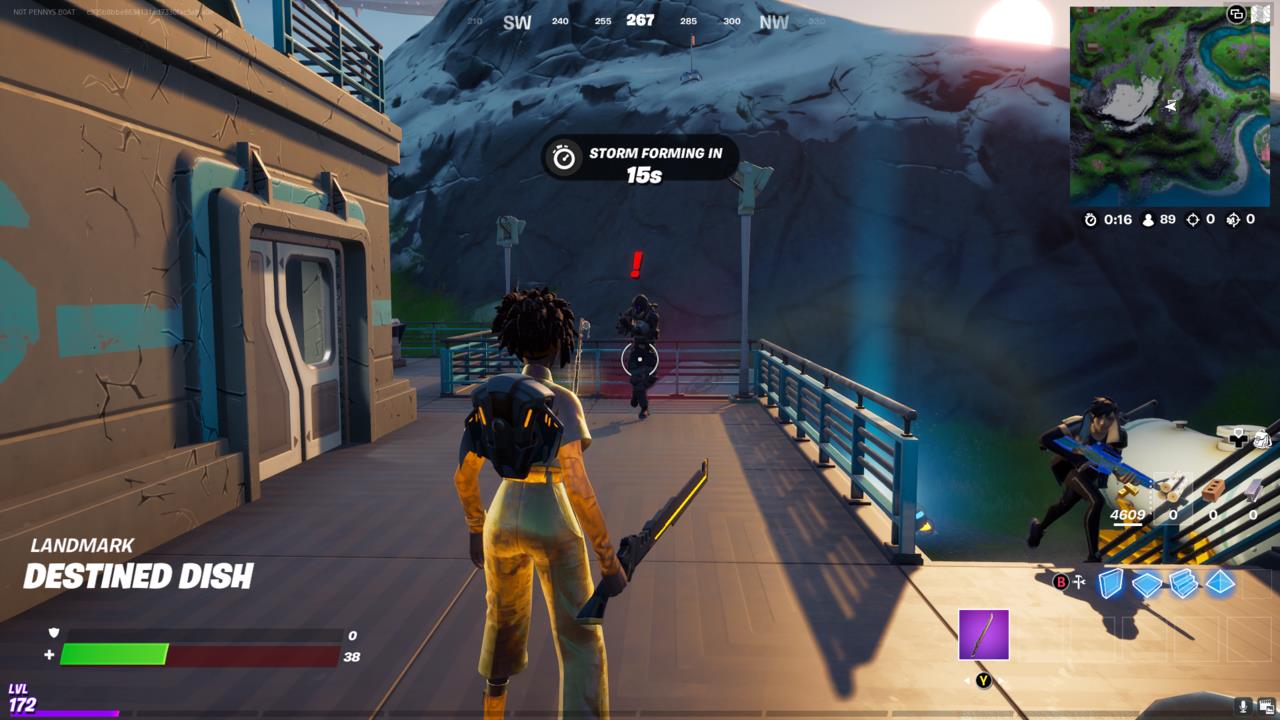Image resolution: width=1280 pixels, height=720 pixels.
Task: Select the stairs build piece icon
Action: [x=1183, y=583]
